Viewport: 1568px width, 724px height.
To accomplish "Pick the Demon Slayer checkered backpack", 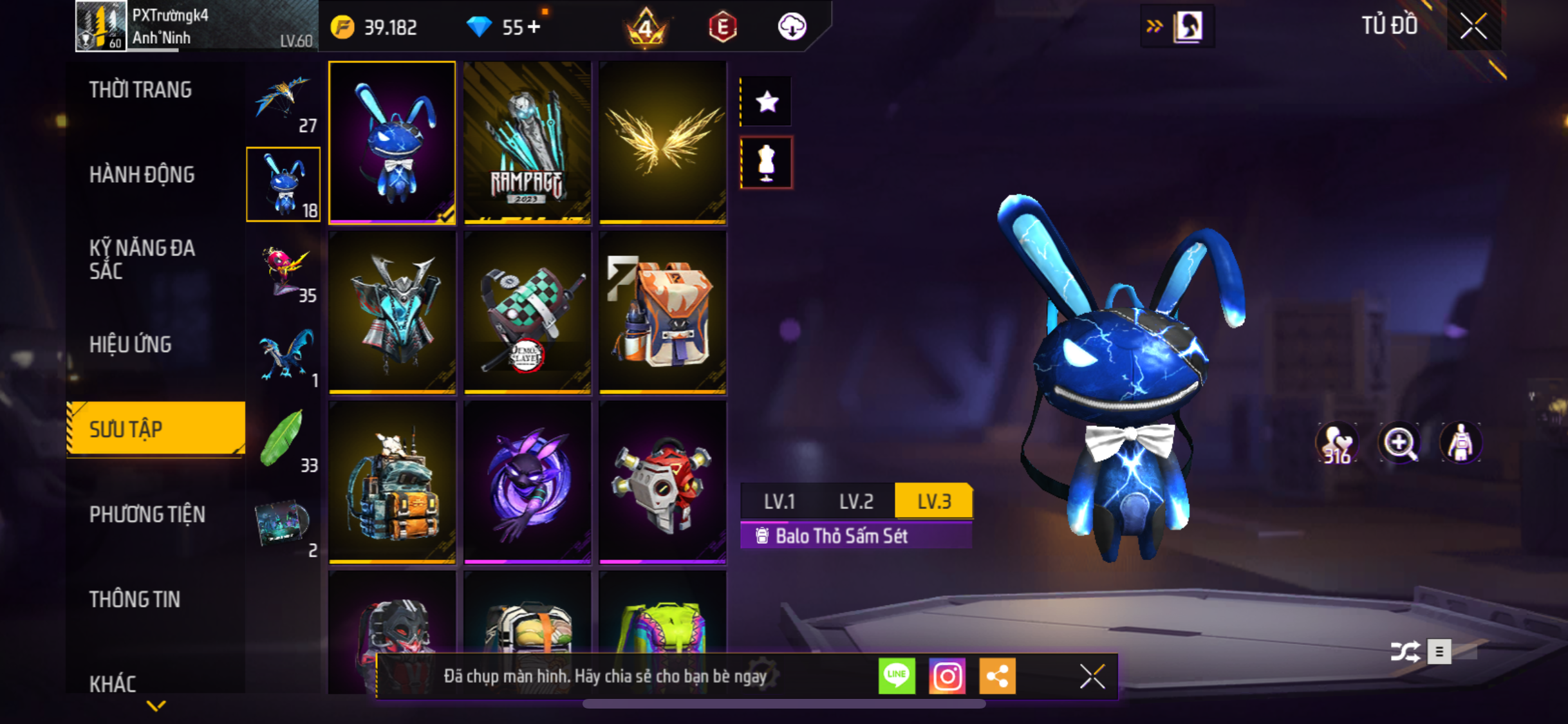I will [x=527, y=313].
